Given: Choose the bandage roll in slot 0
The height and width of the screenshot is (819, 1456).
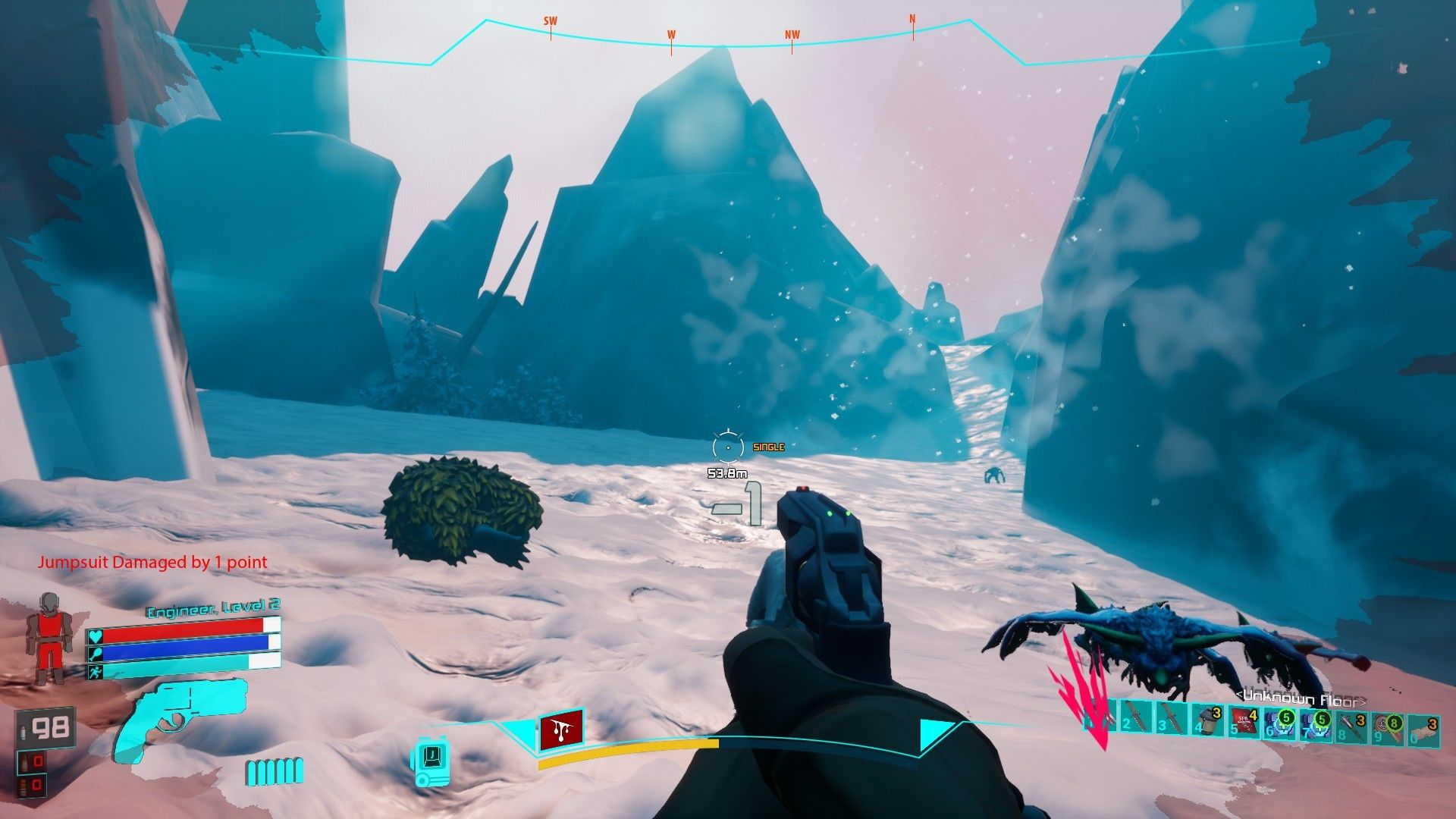Looking at the screenshot, I should click(x=1423, y=730).
